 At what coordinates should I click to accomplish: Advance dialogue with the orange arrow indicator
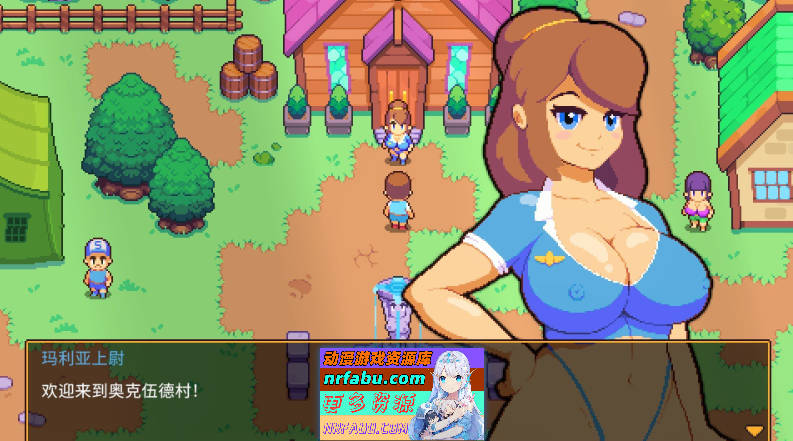[x=754, y=430]
